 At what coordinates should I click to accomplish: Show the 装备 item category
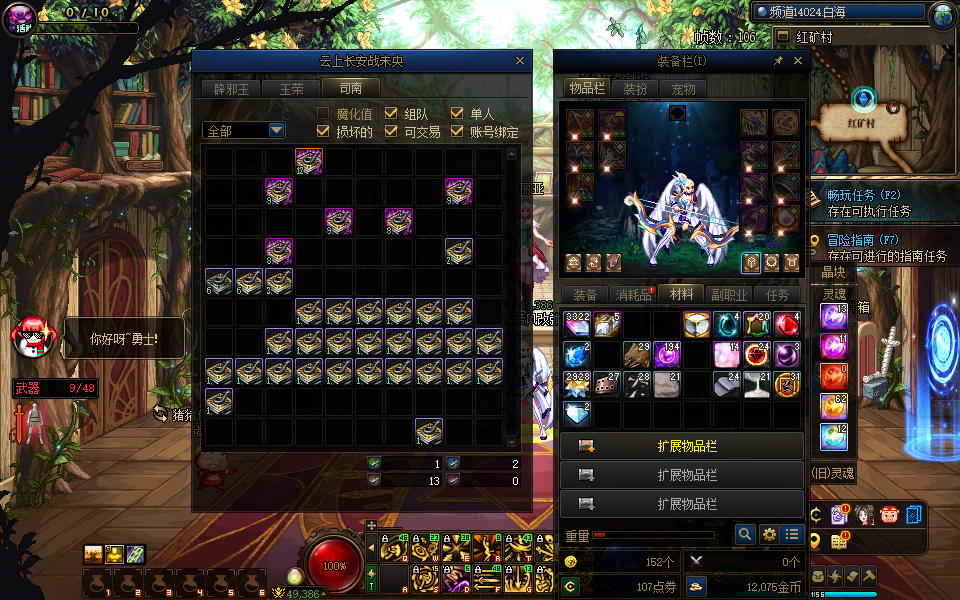pos(584,295)
